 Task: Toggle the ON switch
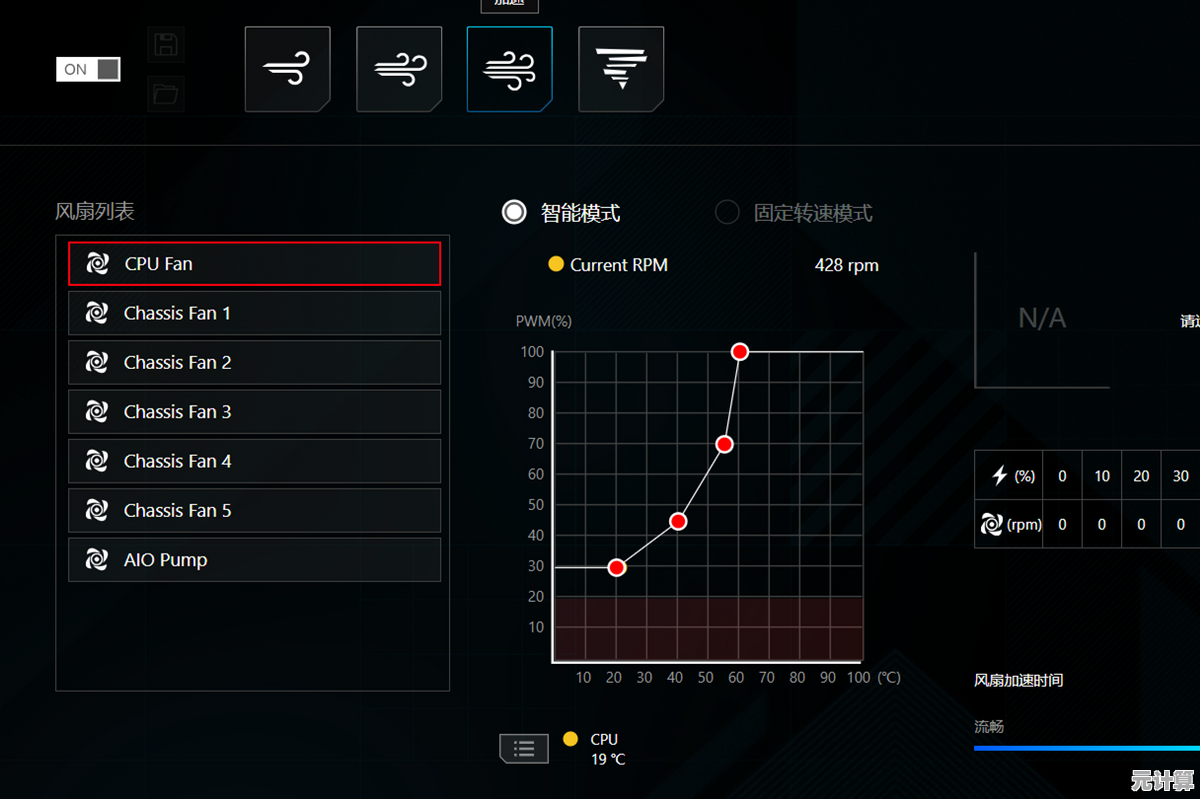[x=88, y=69]
